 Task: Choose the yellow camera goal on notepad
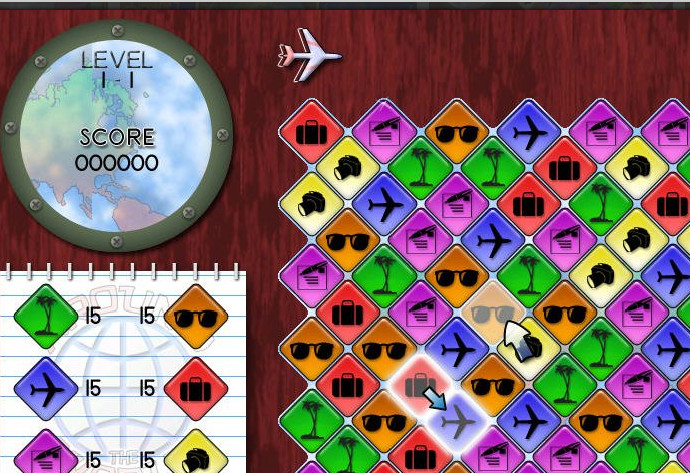click(x=195, y=456)
